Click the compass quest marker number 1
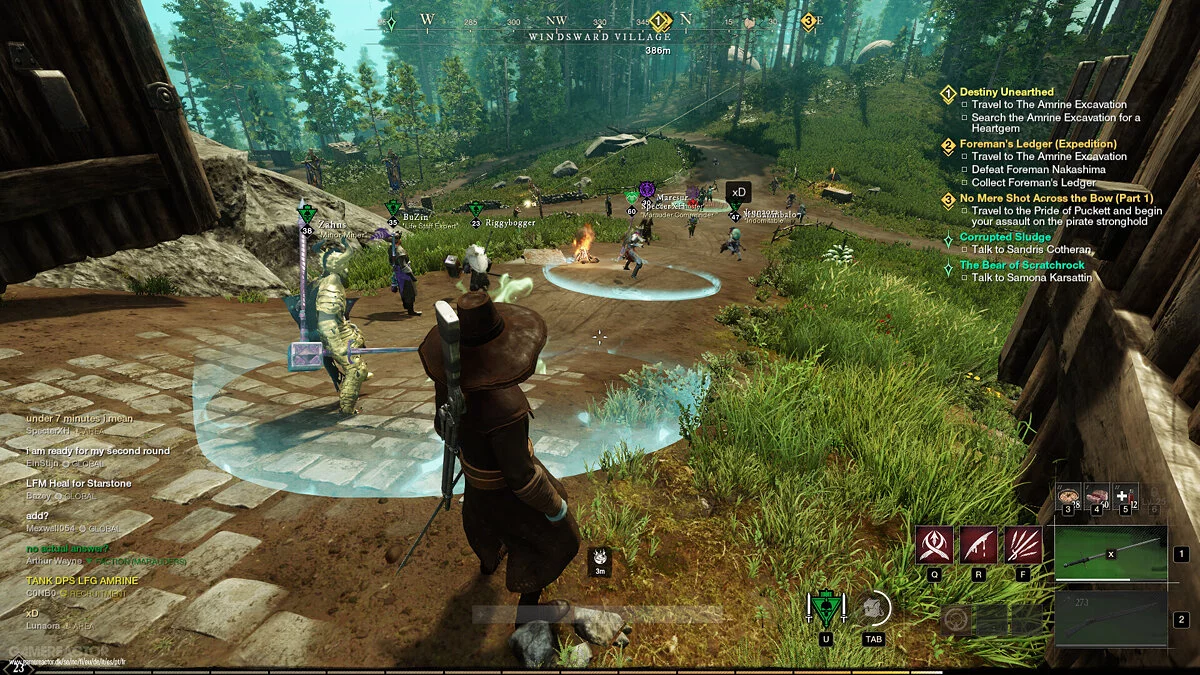The image size is (1200, 675). (x=659, y=20)
